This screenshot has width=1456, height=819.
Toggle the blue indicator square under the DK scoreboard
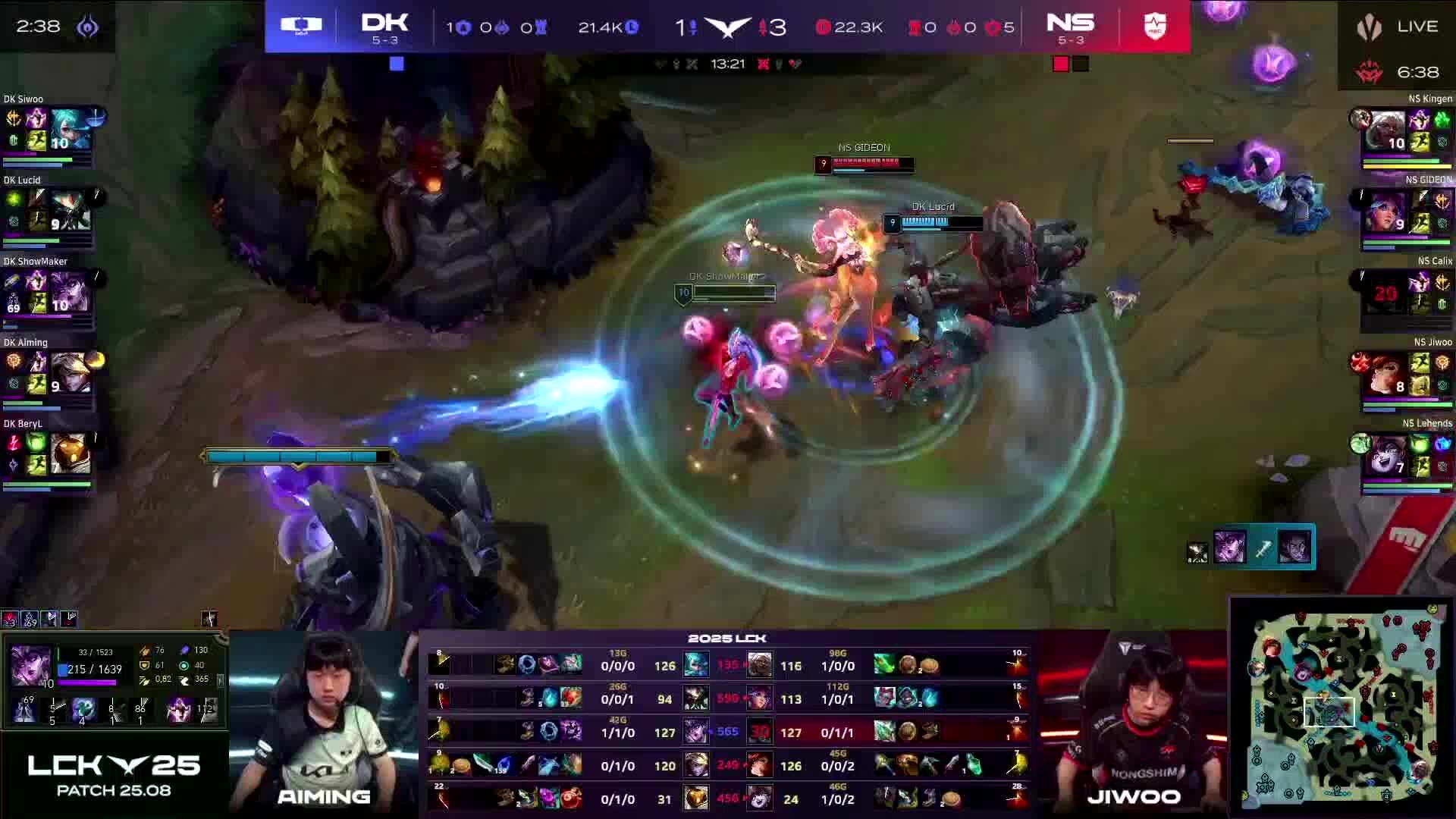pos(397,65)
